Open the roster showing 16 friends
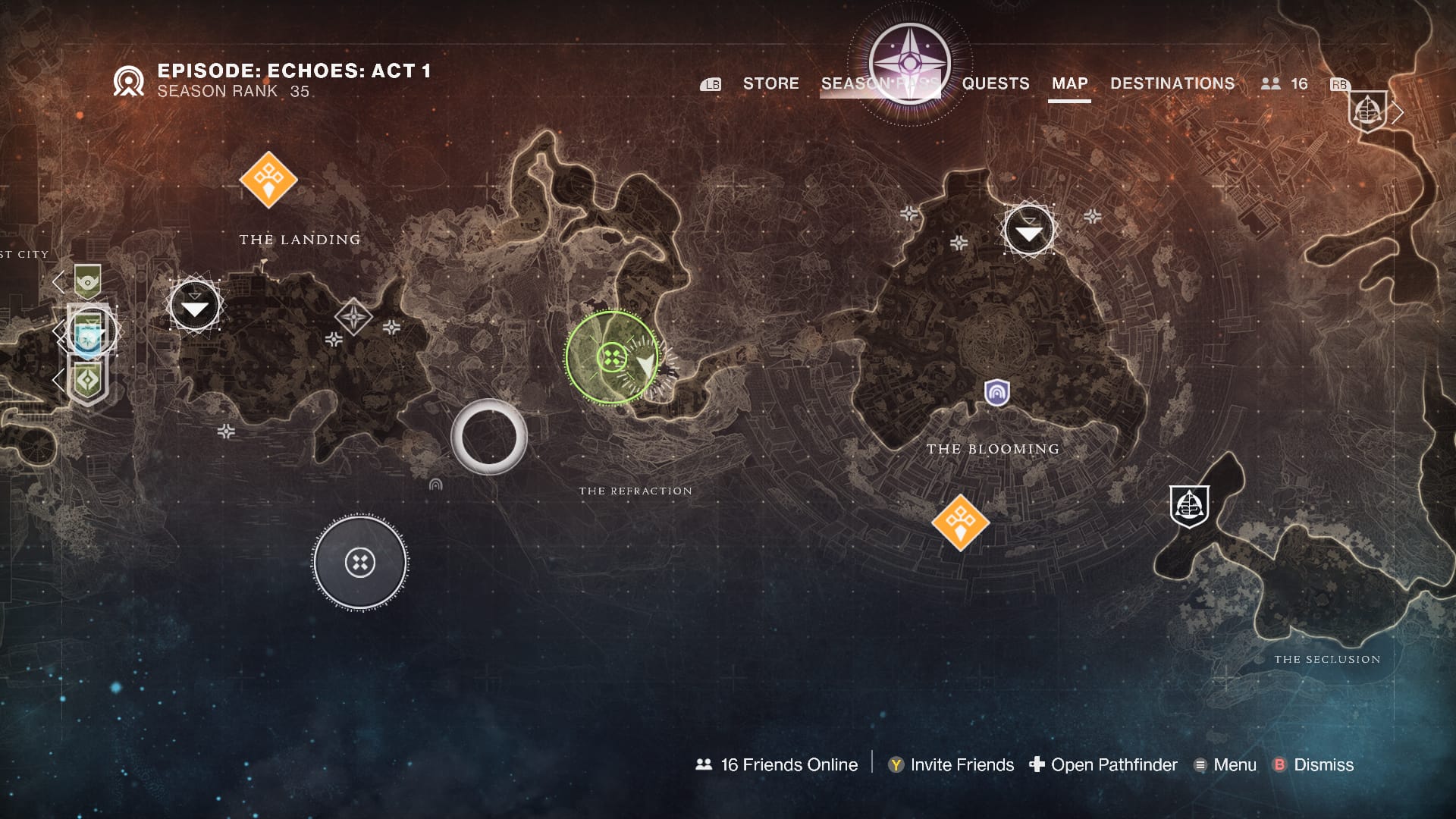The image size is (1456, 819). pos(1284,83)
